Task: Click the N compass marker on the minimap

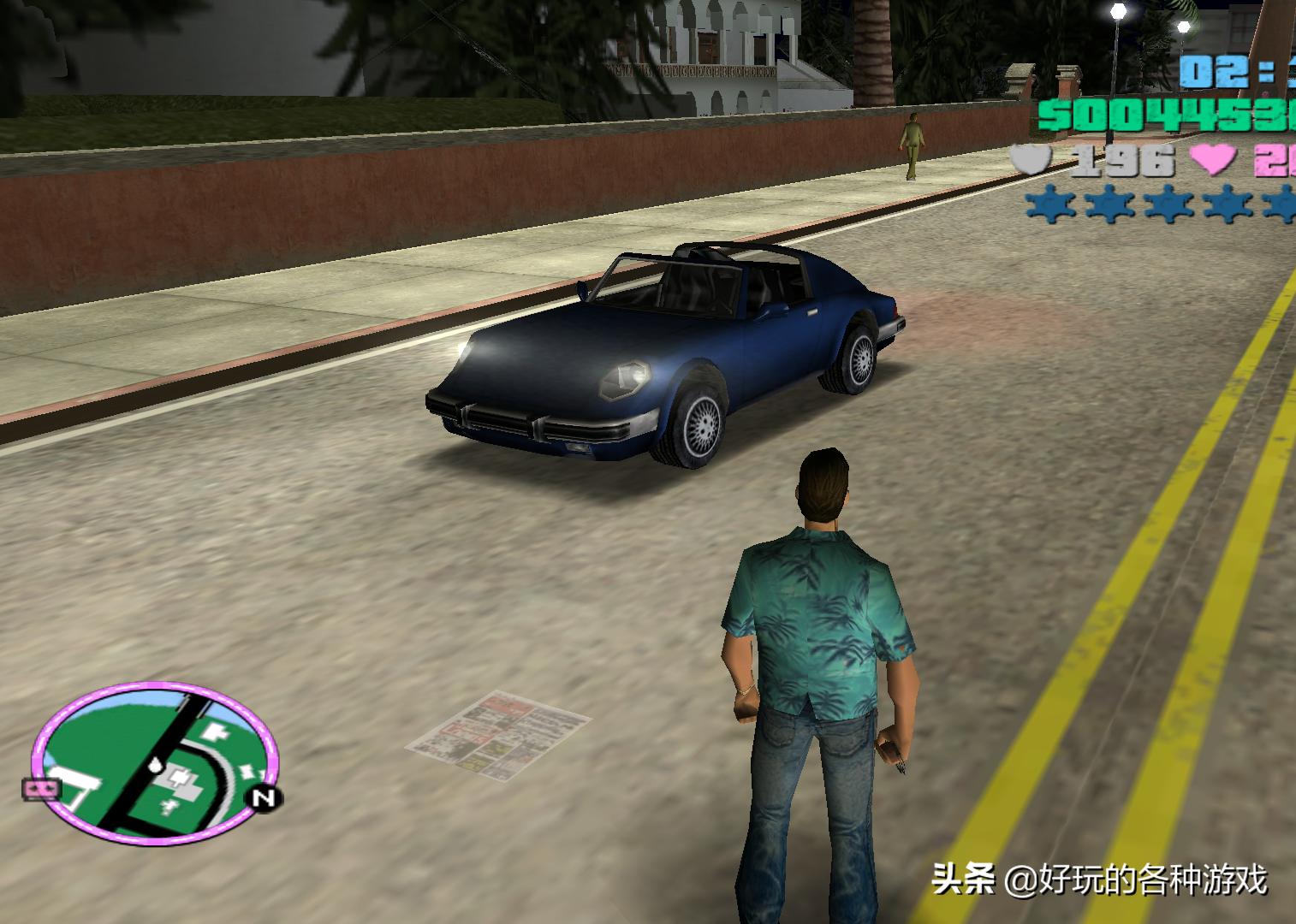Action: coord(263,797)
